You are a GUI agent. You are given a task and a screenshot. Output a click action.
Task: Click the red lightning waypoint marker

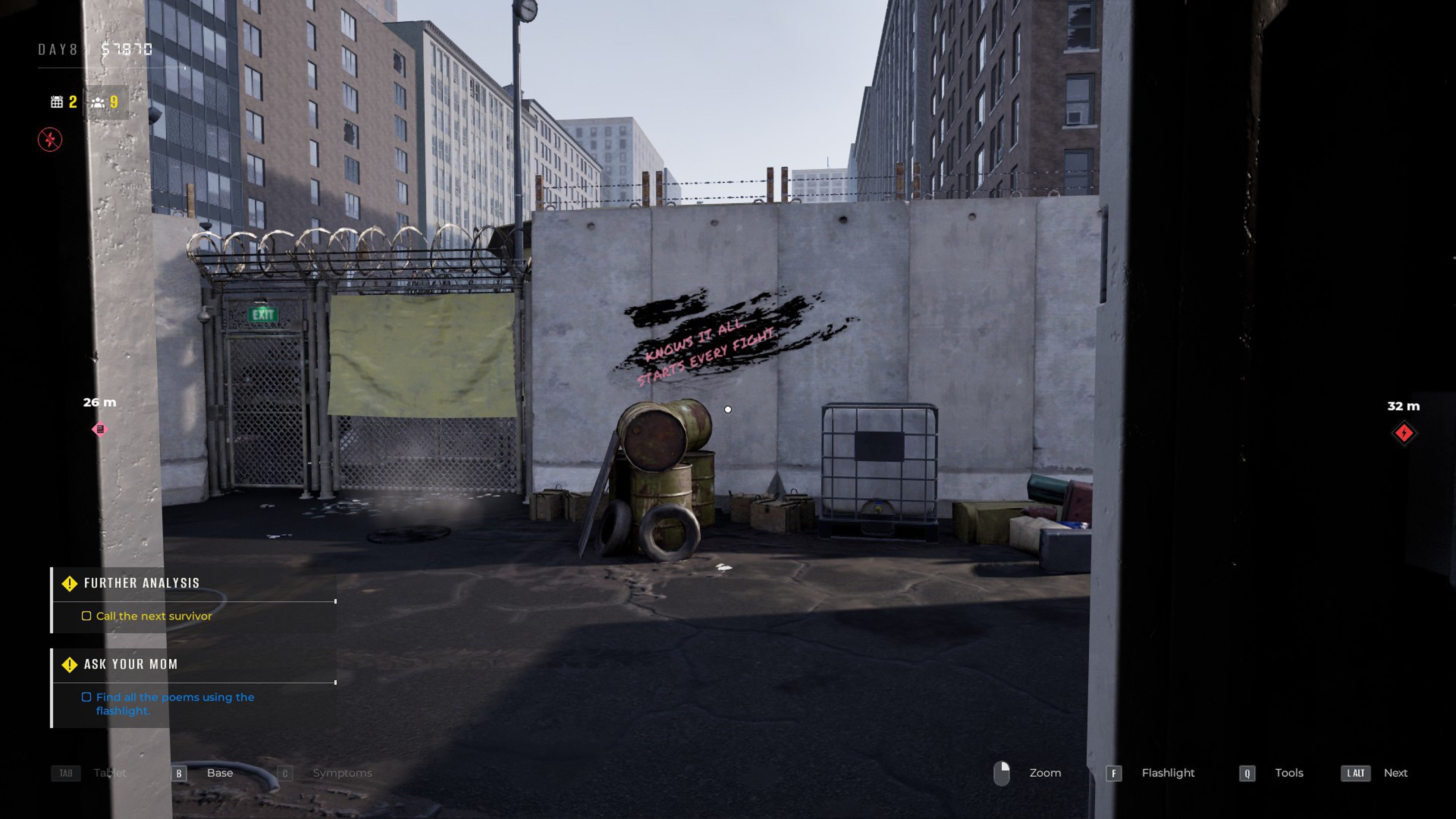(x=1404, y=433)
